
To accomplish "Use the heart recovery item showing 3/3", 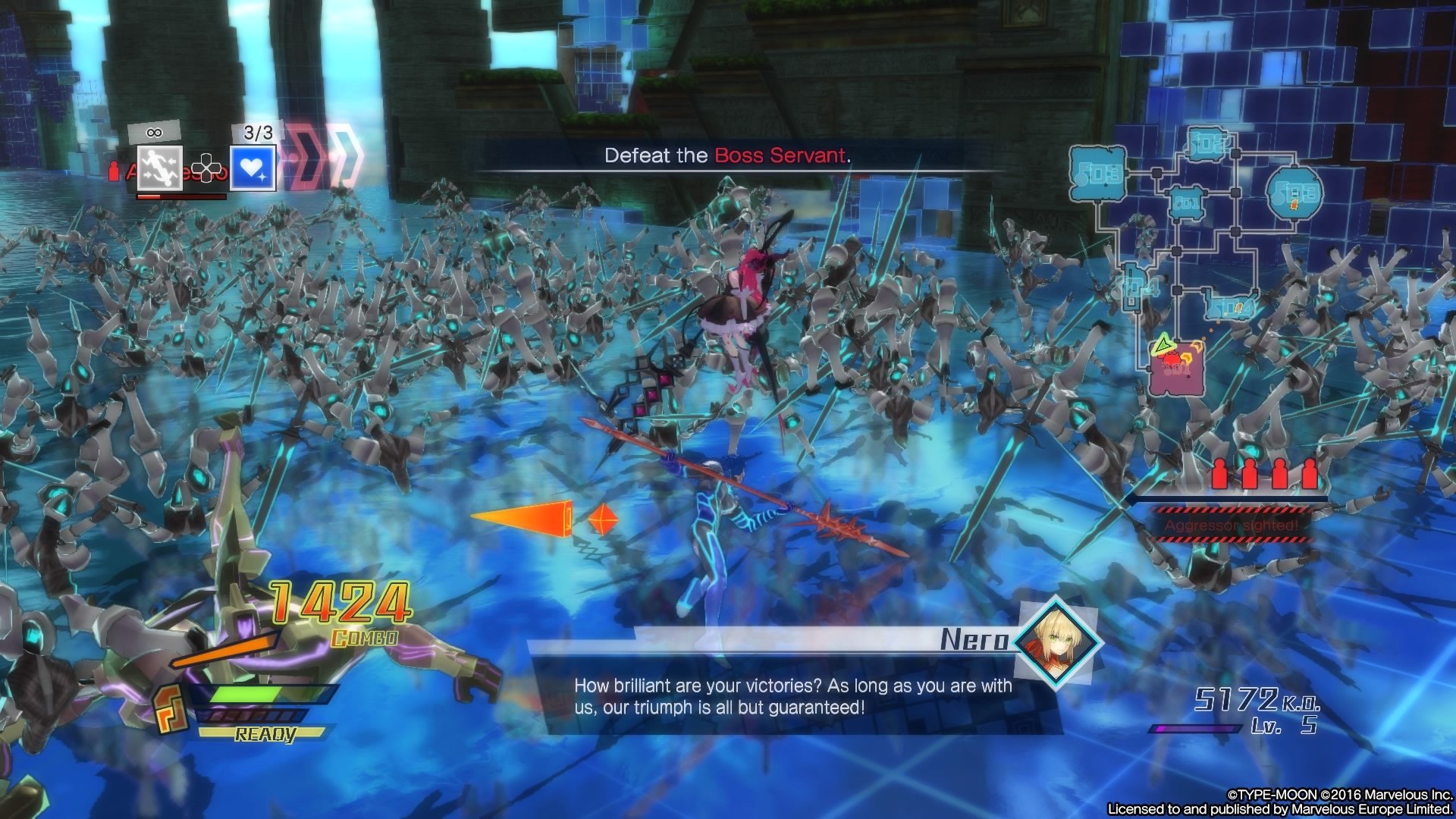I will [x=253, y=169].
